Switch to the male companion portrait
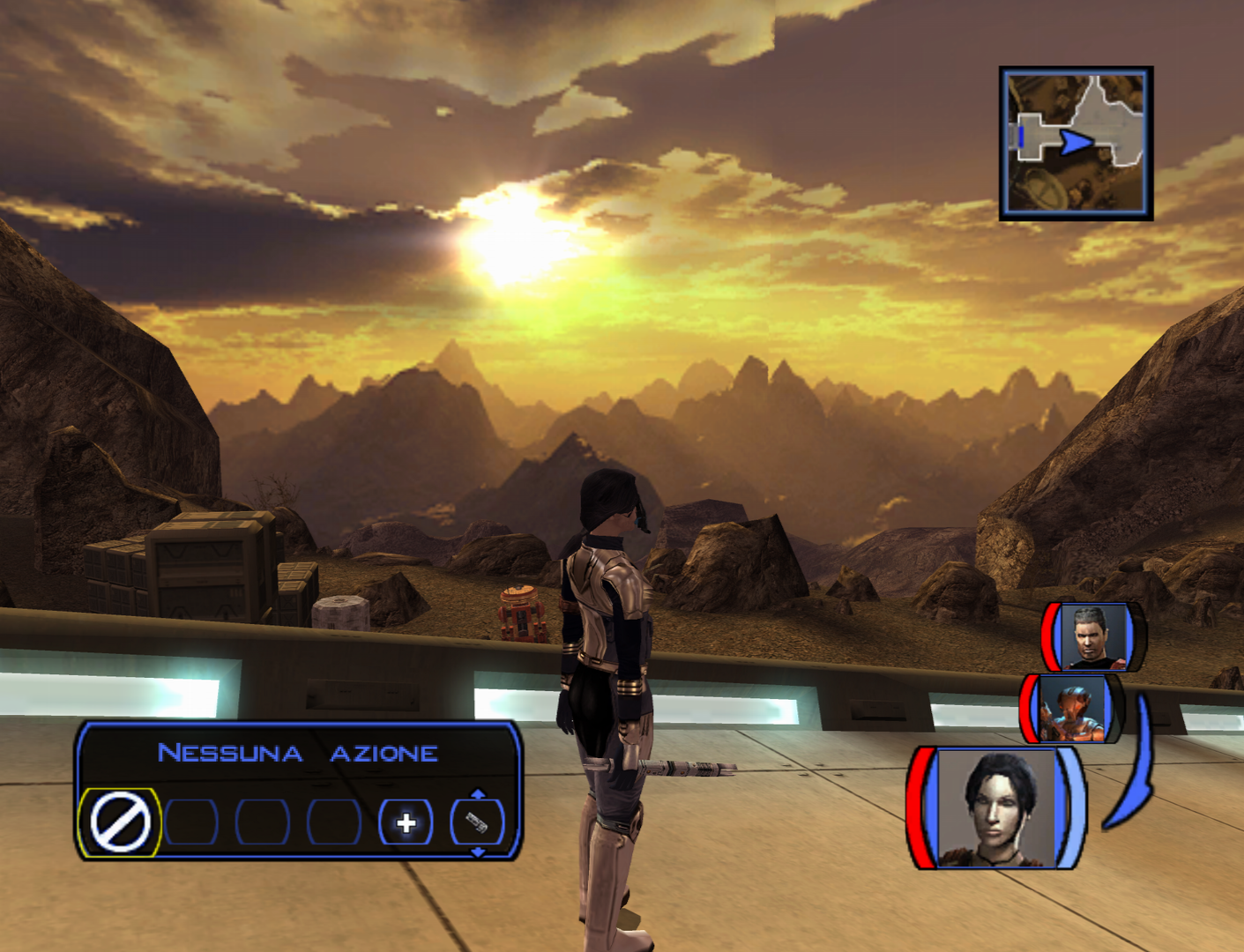The image size is (1244, 952). (x=1094, y=636)
